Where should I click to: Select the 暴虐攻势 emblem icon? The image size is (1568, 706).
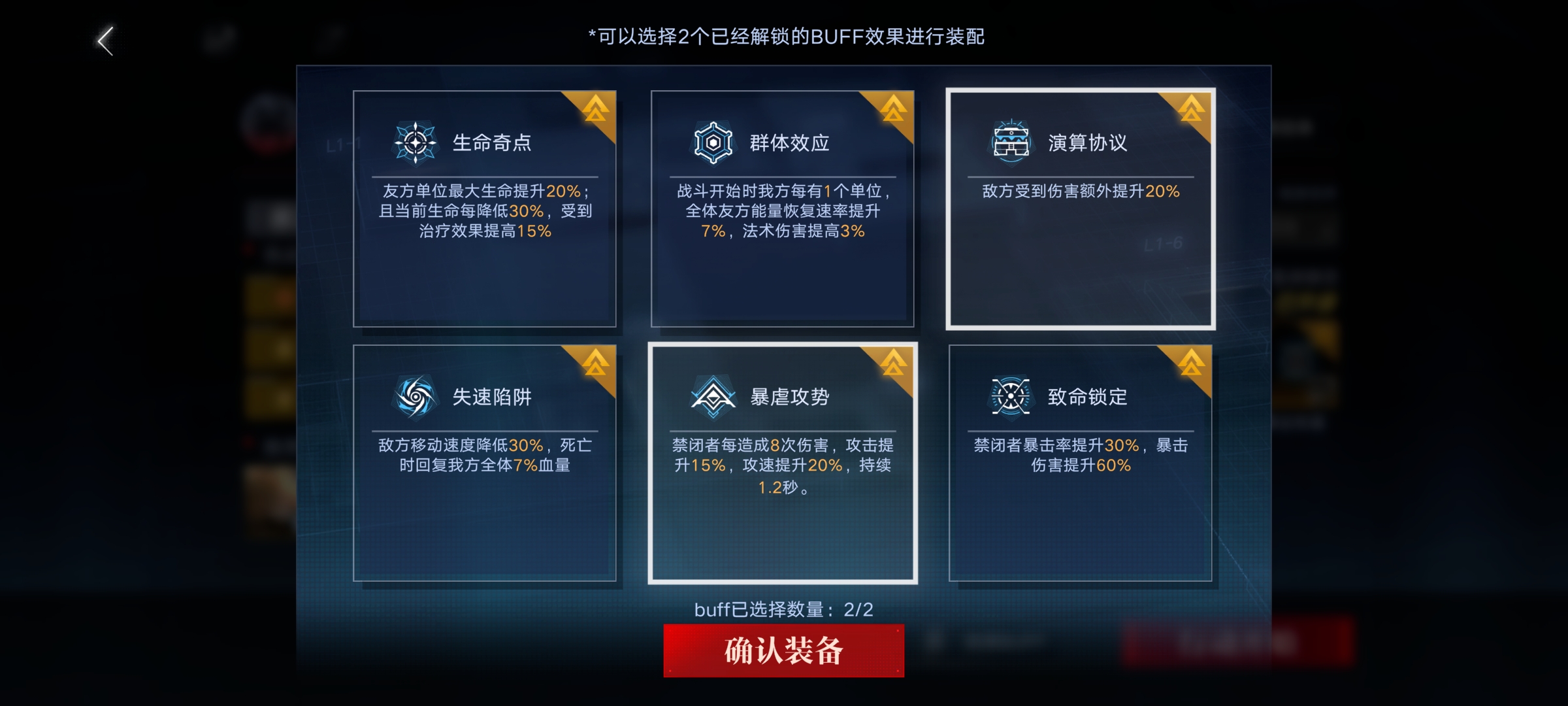coord(715,395)
